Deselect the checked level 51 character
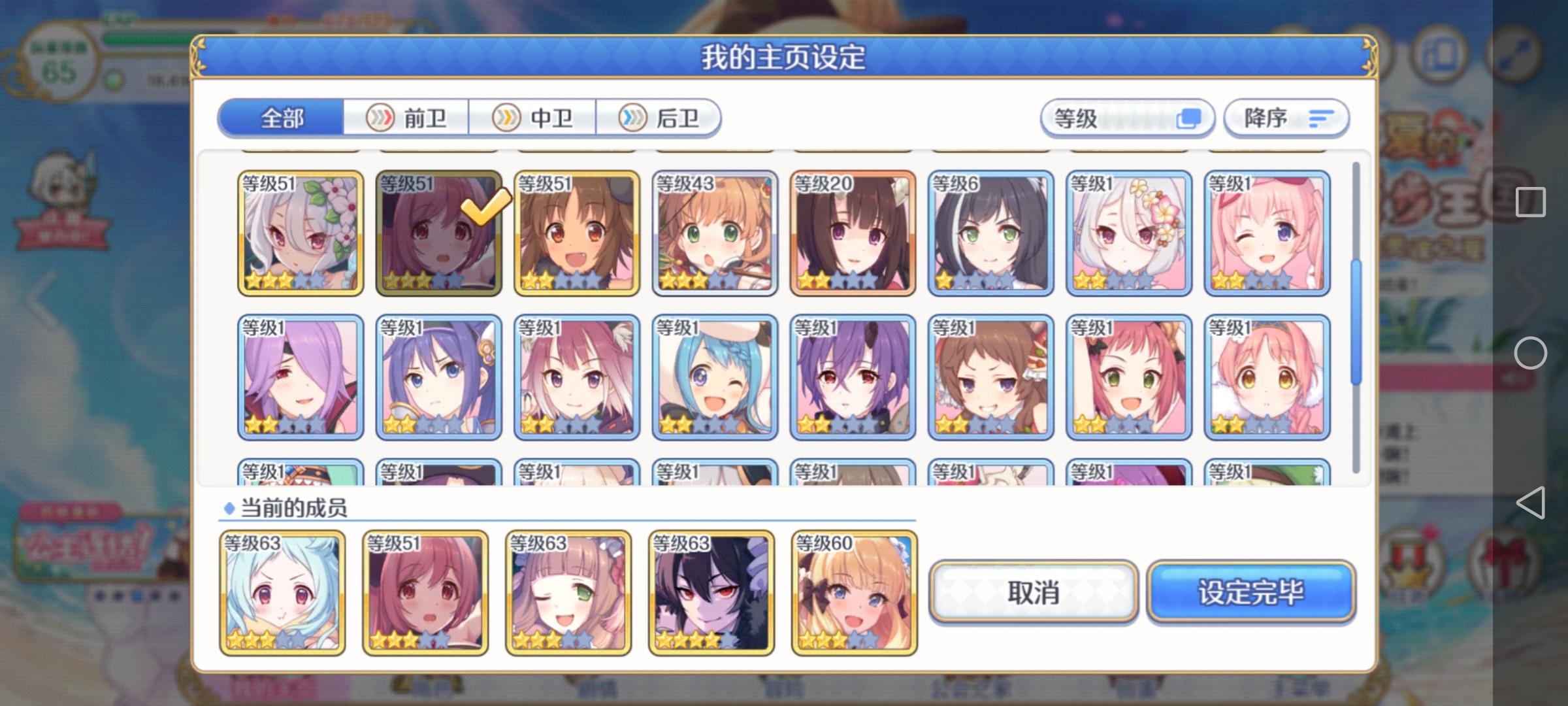This screenshot has width=1568, height=706. (438, 235)
